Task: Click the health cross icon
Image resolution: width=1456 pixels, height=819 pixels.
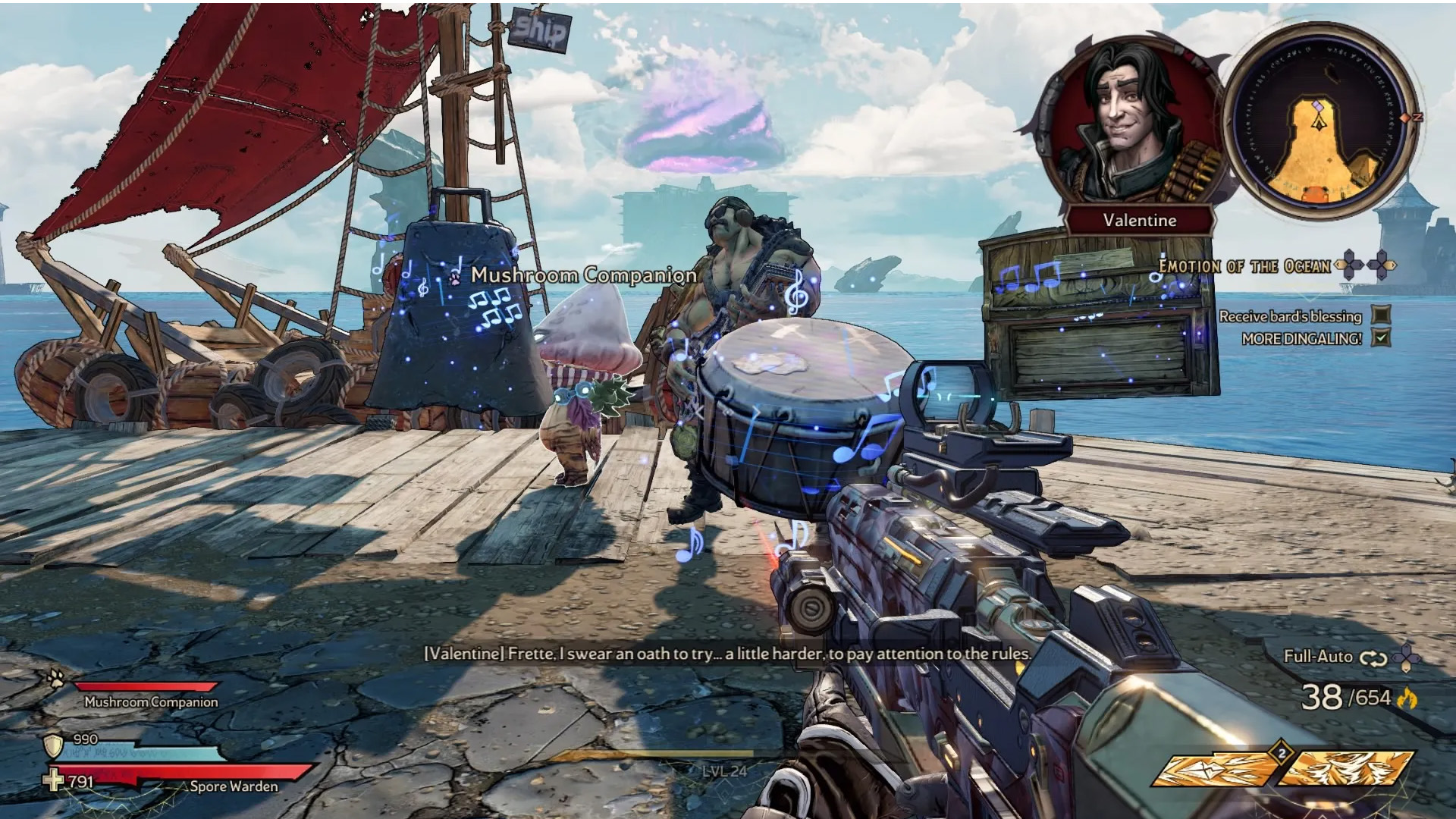Action: coord(53,780)
